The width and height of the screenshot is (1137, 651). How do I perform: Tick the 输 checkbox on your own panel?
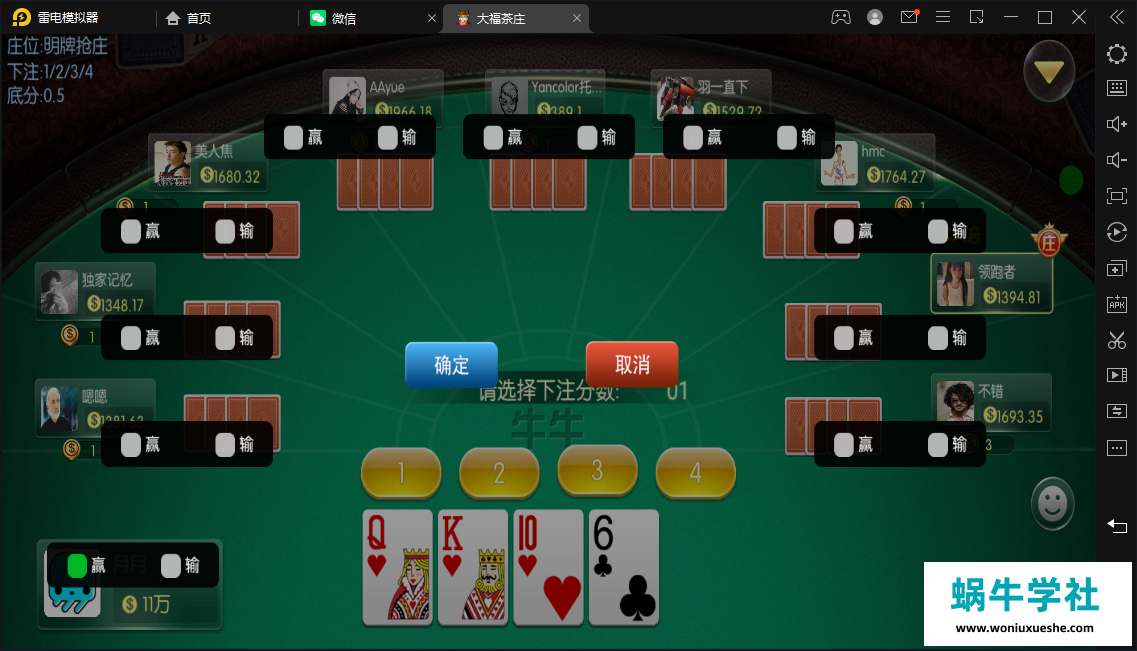click(171, 566)
